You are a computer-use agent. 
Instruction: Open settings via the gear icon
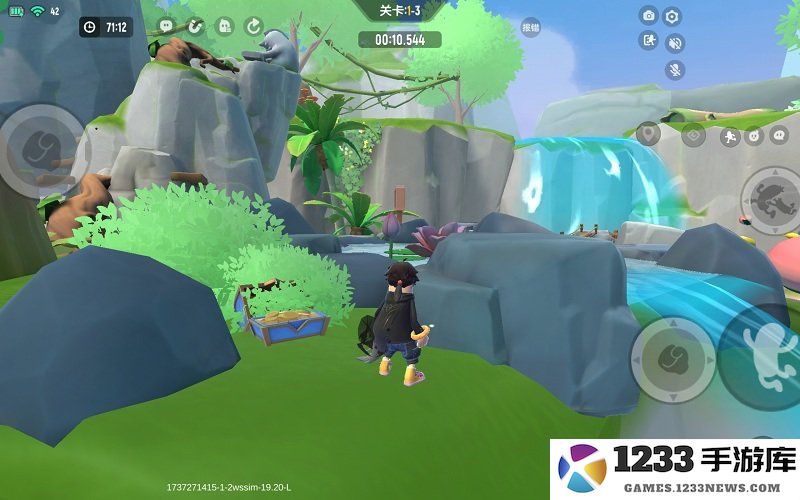point(673,16)
